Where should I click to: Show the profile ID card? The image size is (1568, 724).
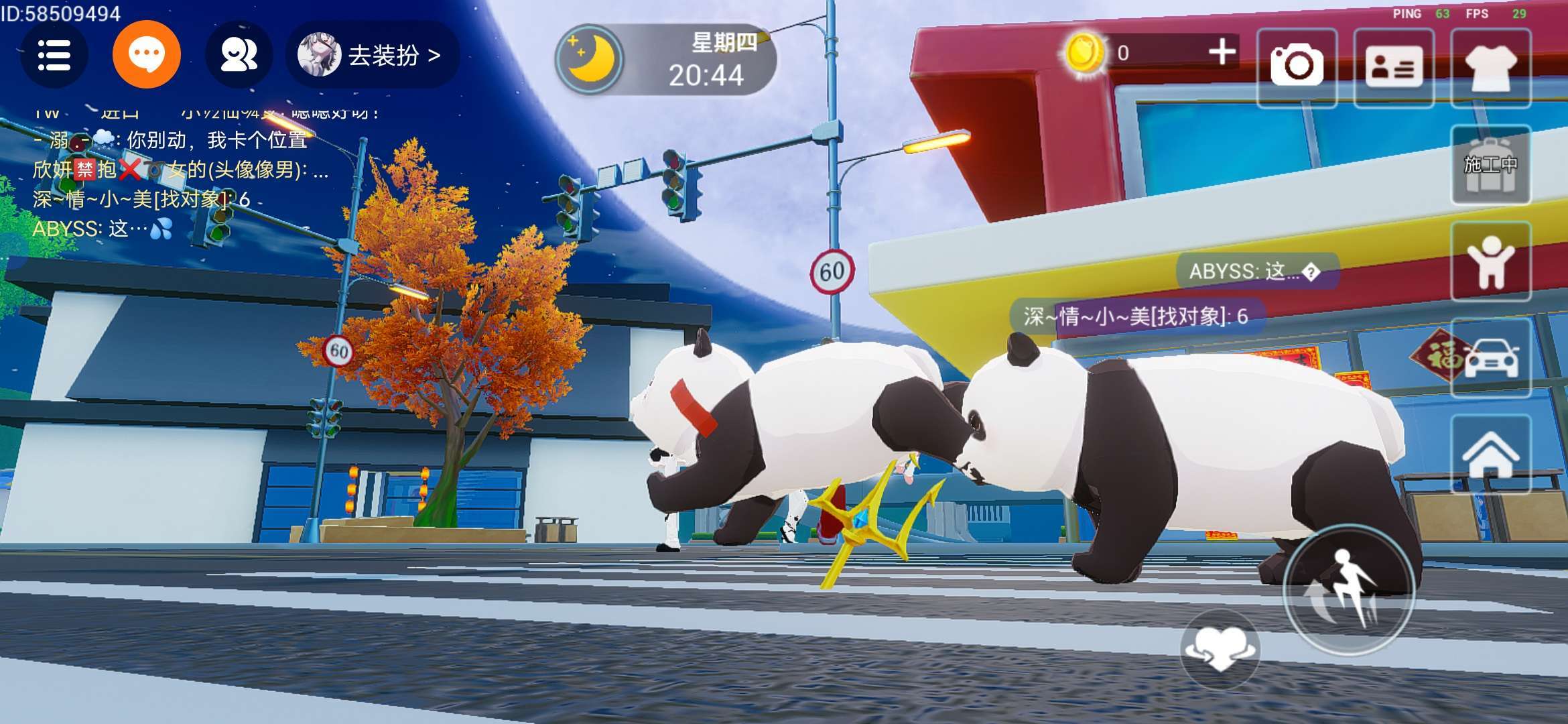[1394, 67]
